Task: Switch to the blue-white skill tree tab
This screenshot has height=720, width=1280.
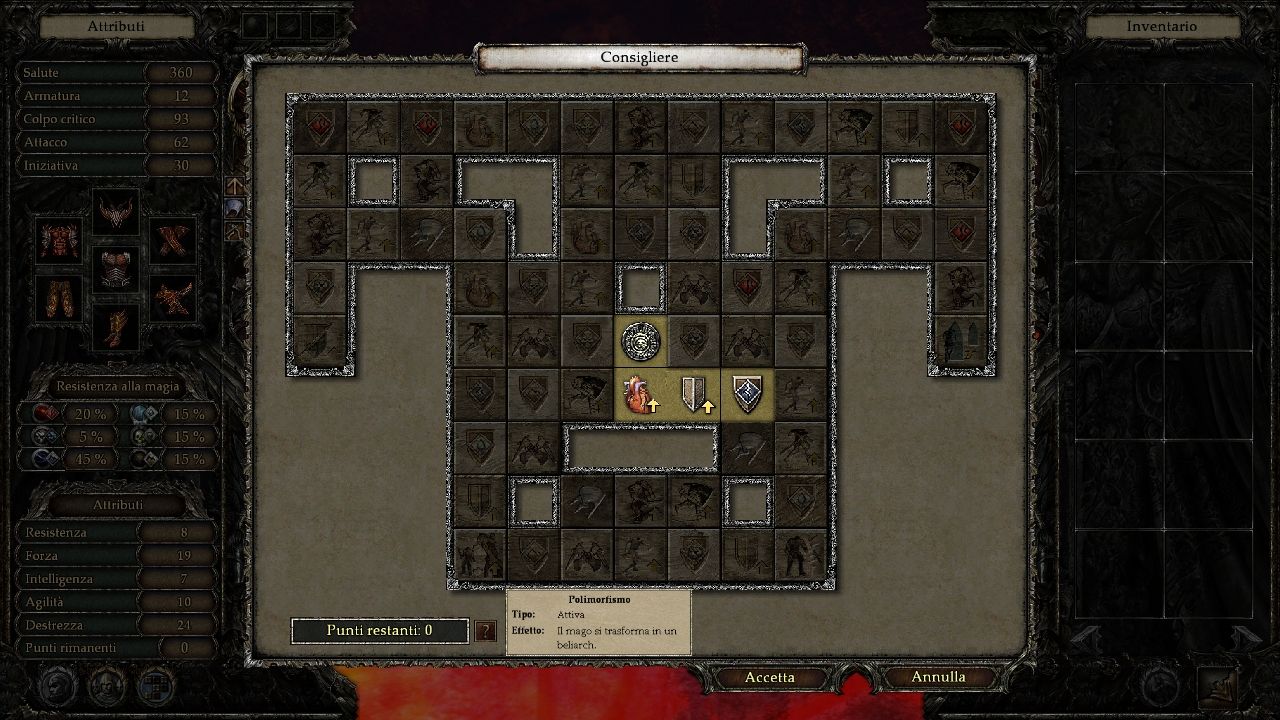Action: click(234, 208)
